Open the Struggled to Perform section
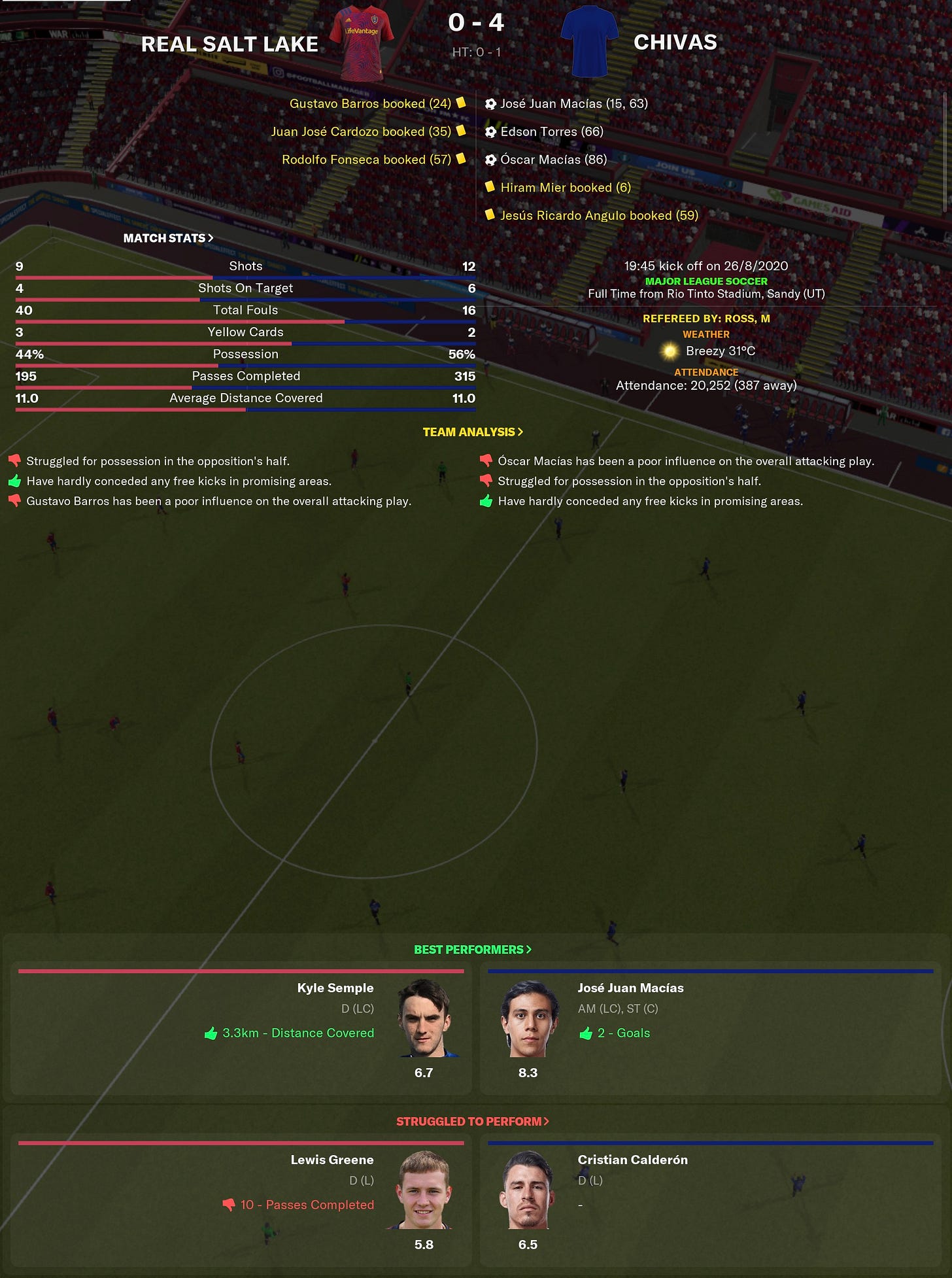This screenshot has height=1278, width=952. 471,1120
